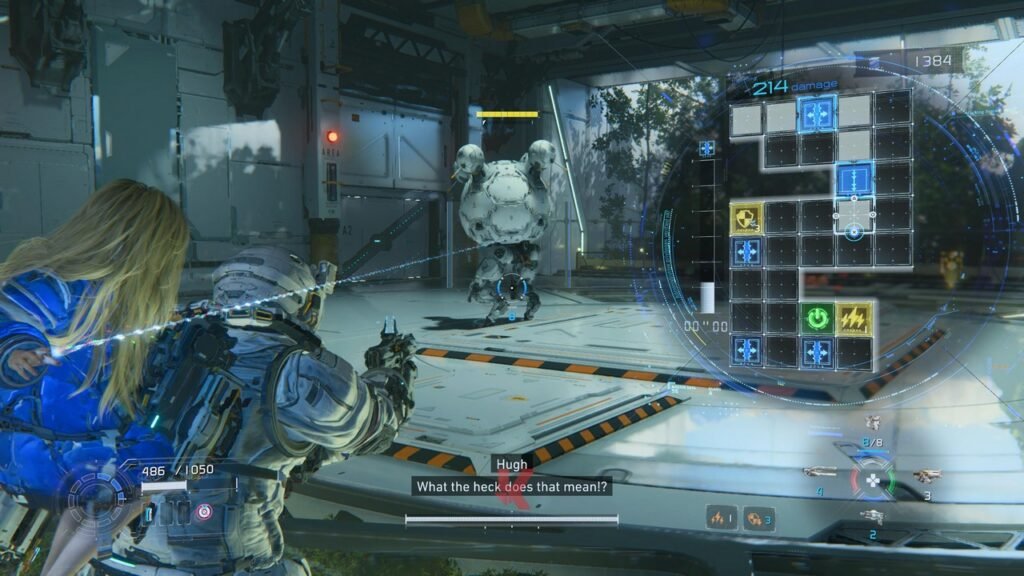The width and height of the screenshot is (1024, 576).
Task: Select the highlighted cursor tile on the hacking grid
Action: pos(853,215)
